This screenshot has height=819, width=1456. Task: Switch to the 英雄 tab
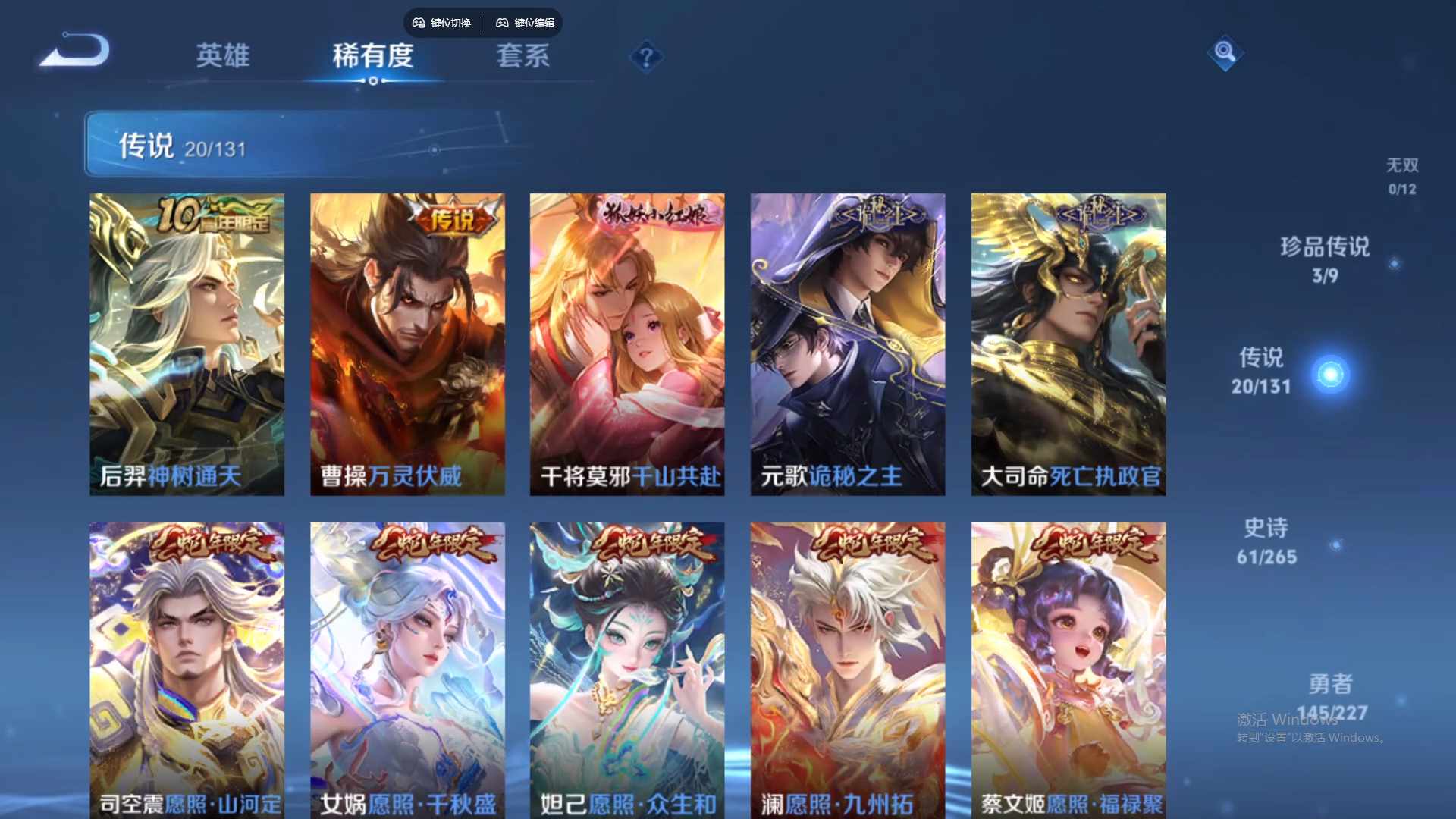[222, 56]
